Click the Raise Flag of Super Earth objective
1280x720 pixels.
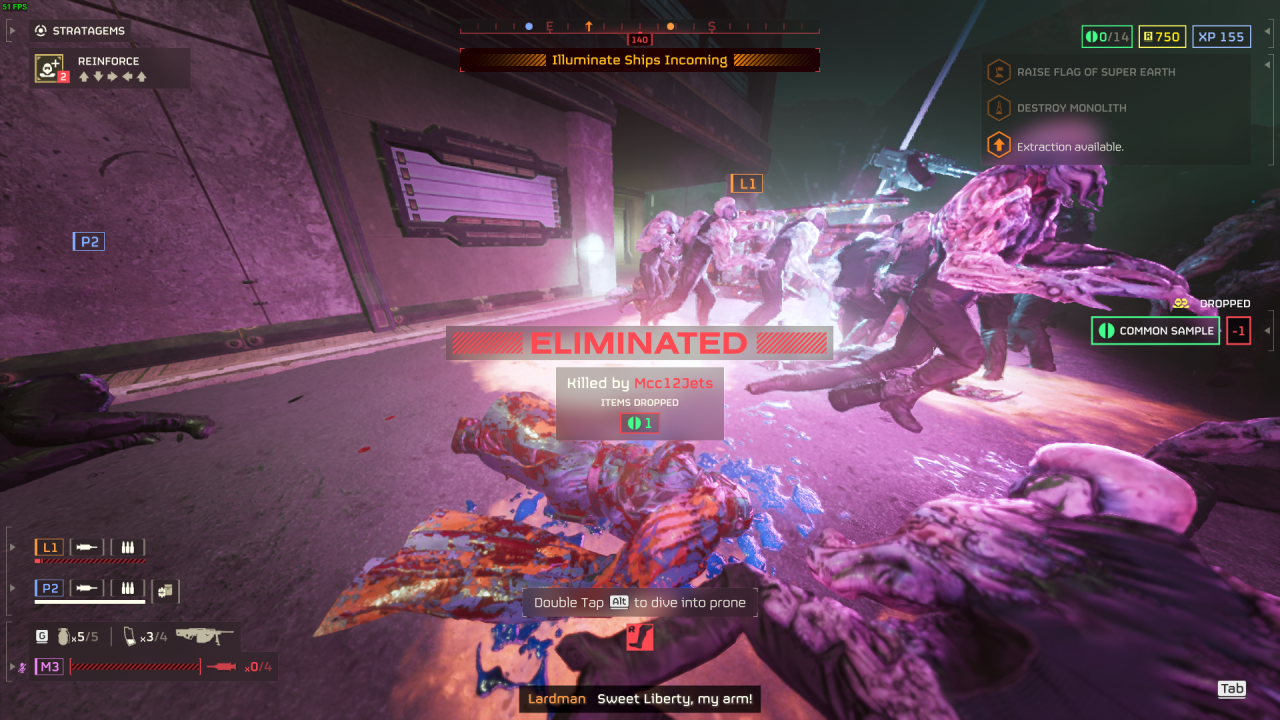coord(1095,72)
